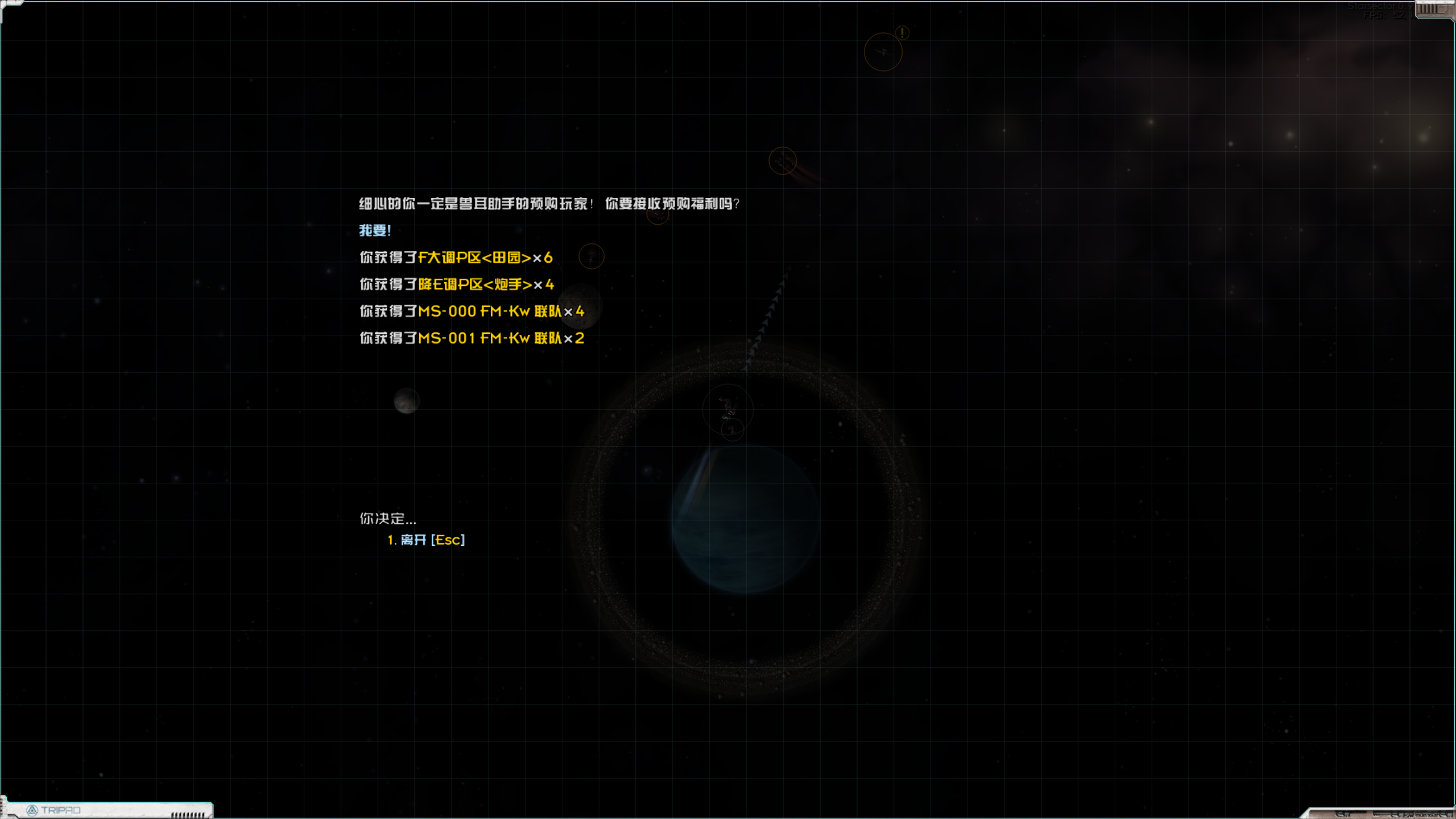Click the reward line 降E调P区<炮手>×4
Viewport: 1456px width, 819px height.
click(x=456, y=284)
